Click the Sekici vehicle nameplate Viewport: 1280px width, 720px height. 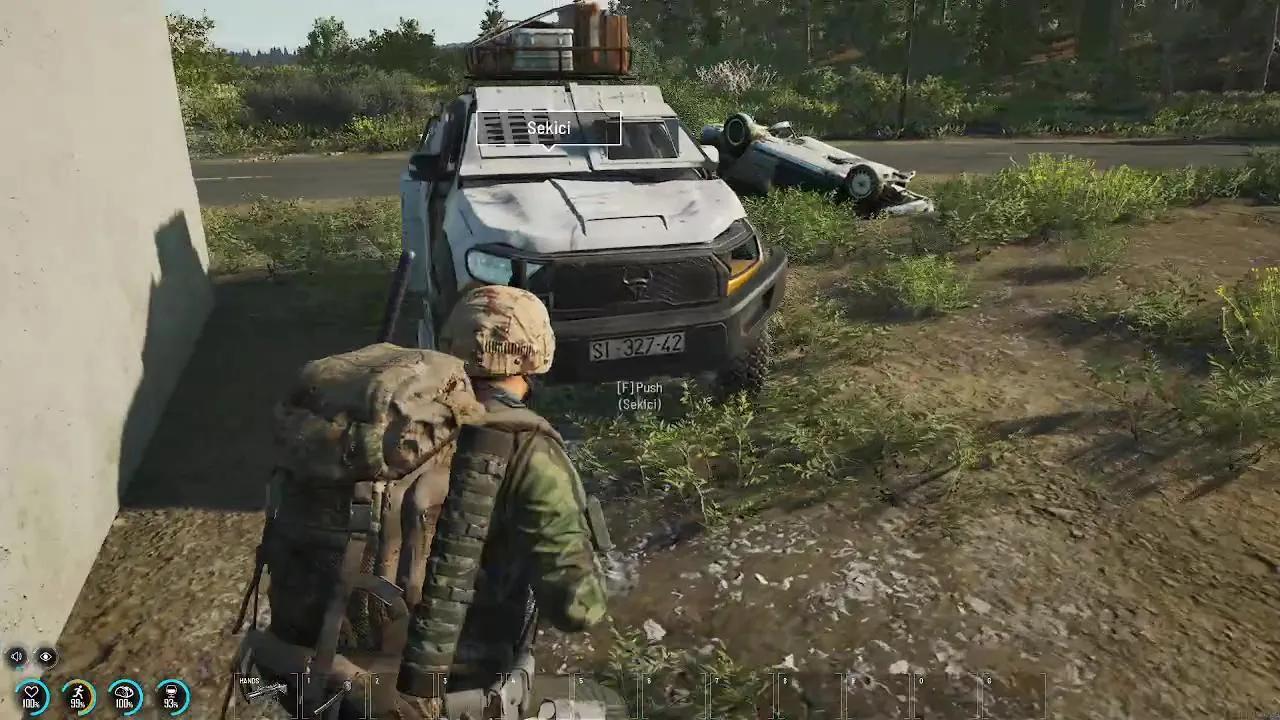click(548, 128)
